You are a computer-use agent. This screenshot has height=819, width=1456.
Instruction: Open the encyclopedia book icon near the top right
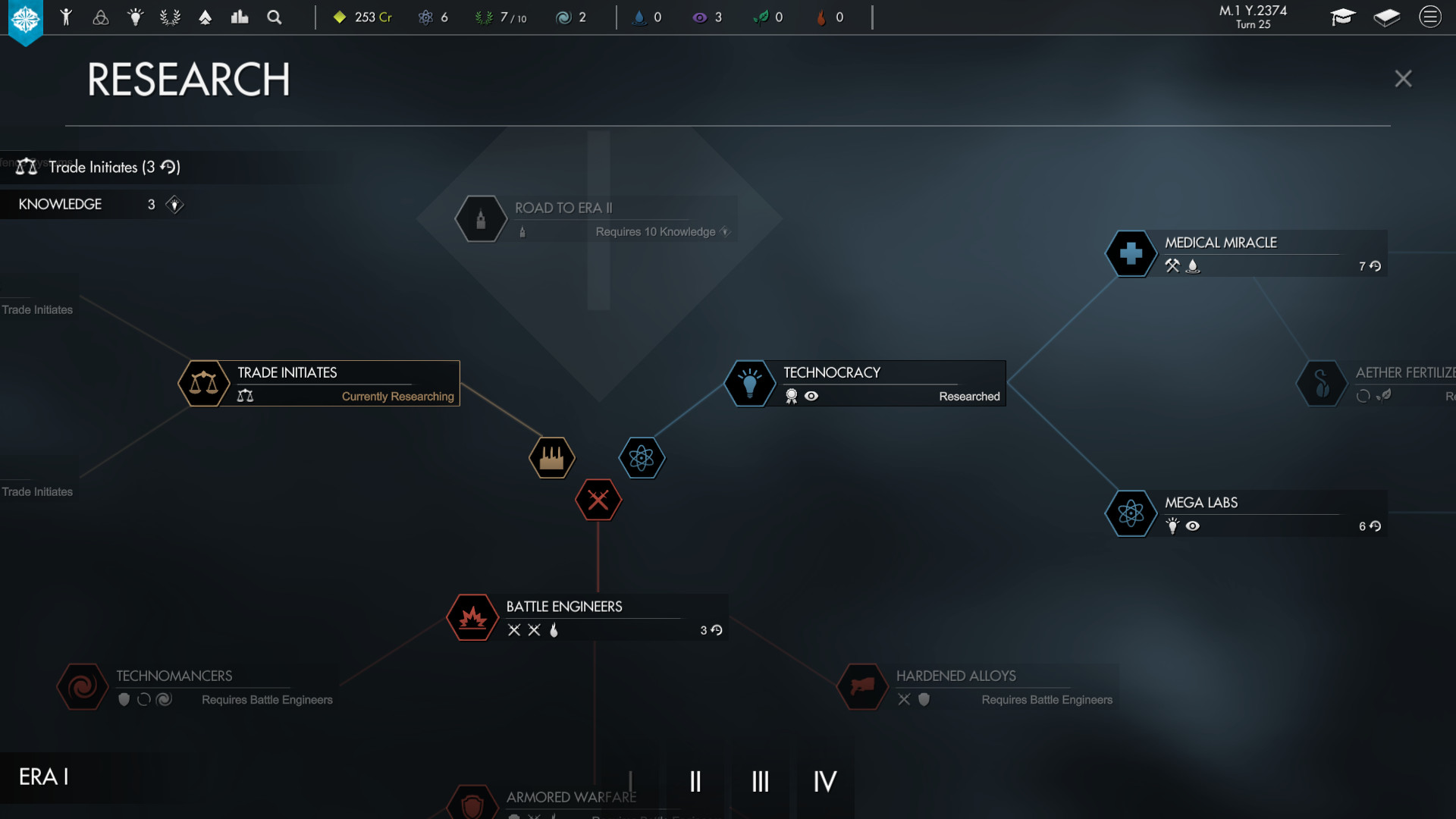coord(1385,17)
